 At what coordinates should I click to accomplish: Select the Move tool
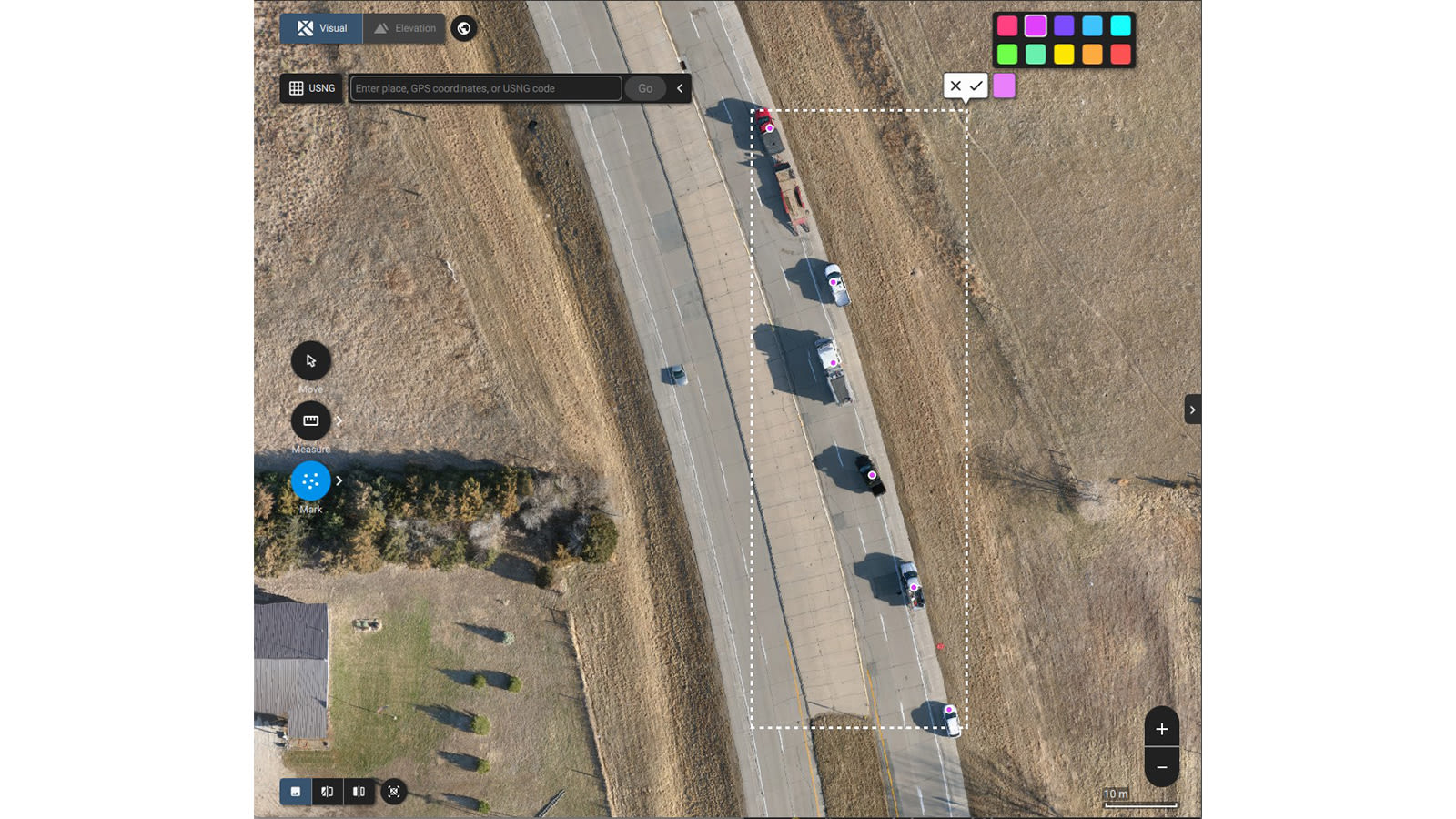point(310,361)
